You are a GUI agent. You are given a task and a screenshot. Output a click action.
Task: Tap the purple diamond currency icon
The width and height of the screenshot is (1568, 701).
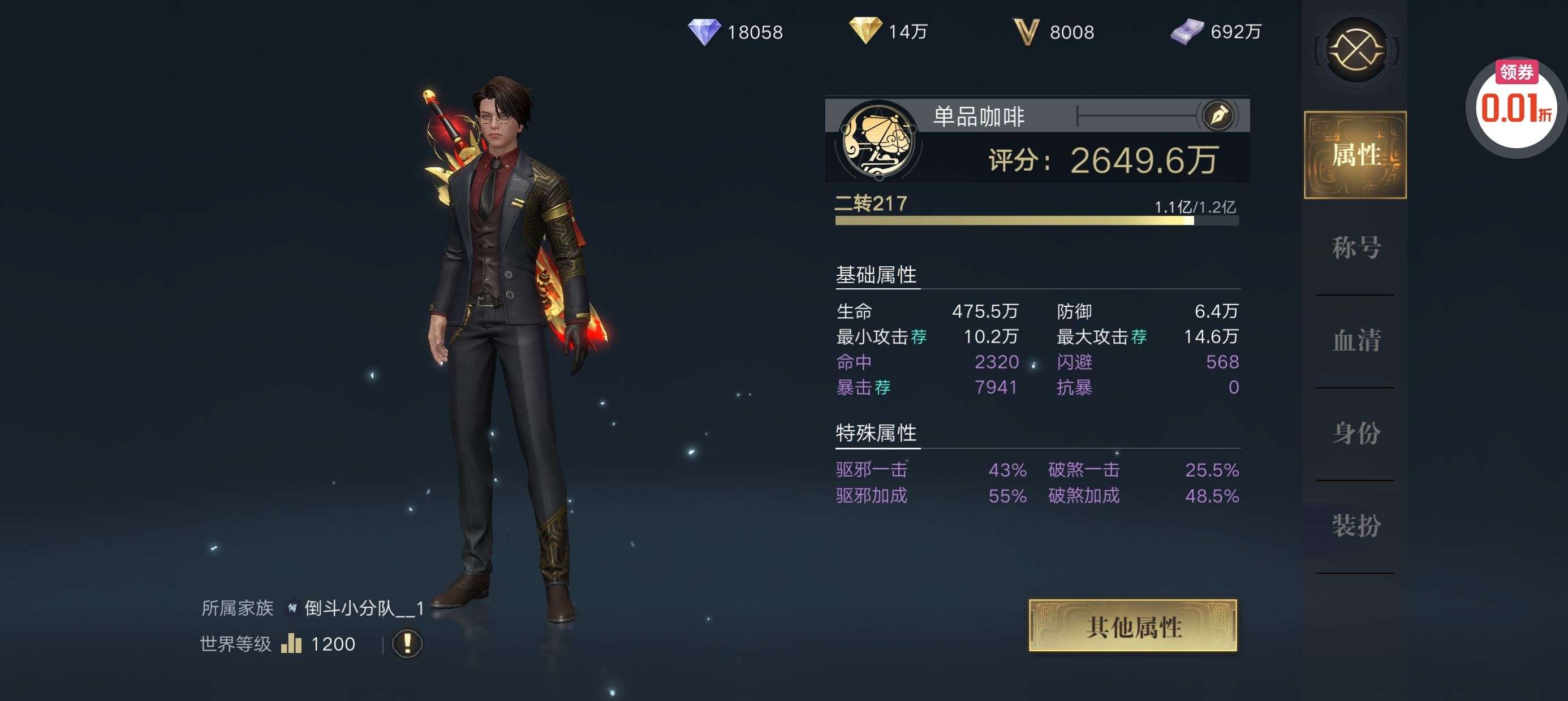click(704, 31)
